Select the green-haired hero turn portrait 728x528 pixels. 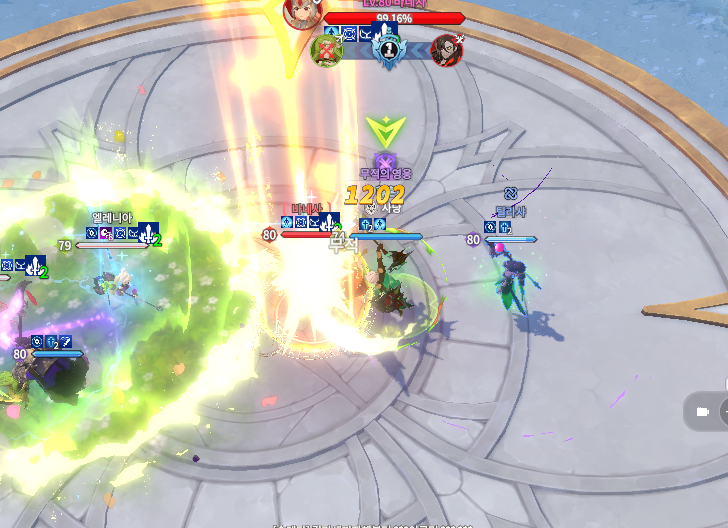(326, 51)
